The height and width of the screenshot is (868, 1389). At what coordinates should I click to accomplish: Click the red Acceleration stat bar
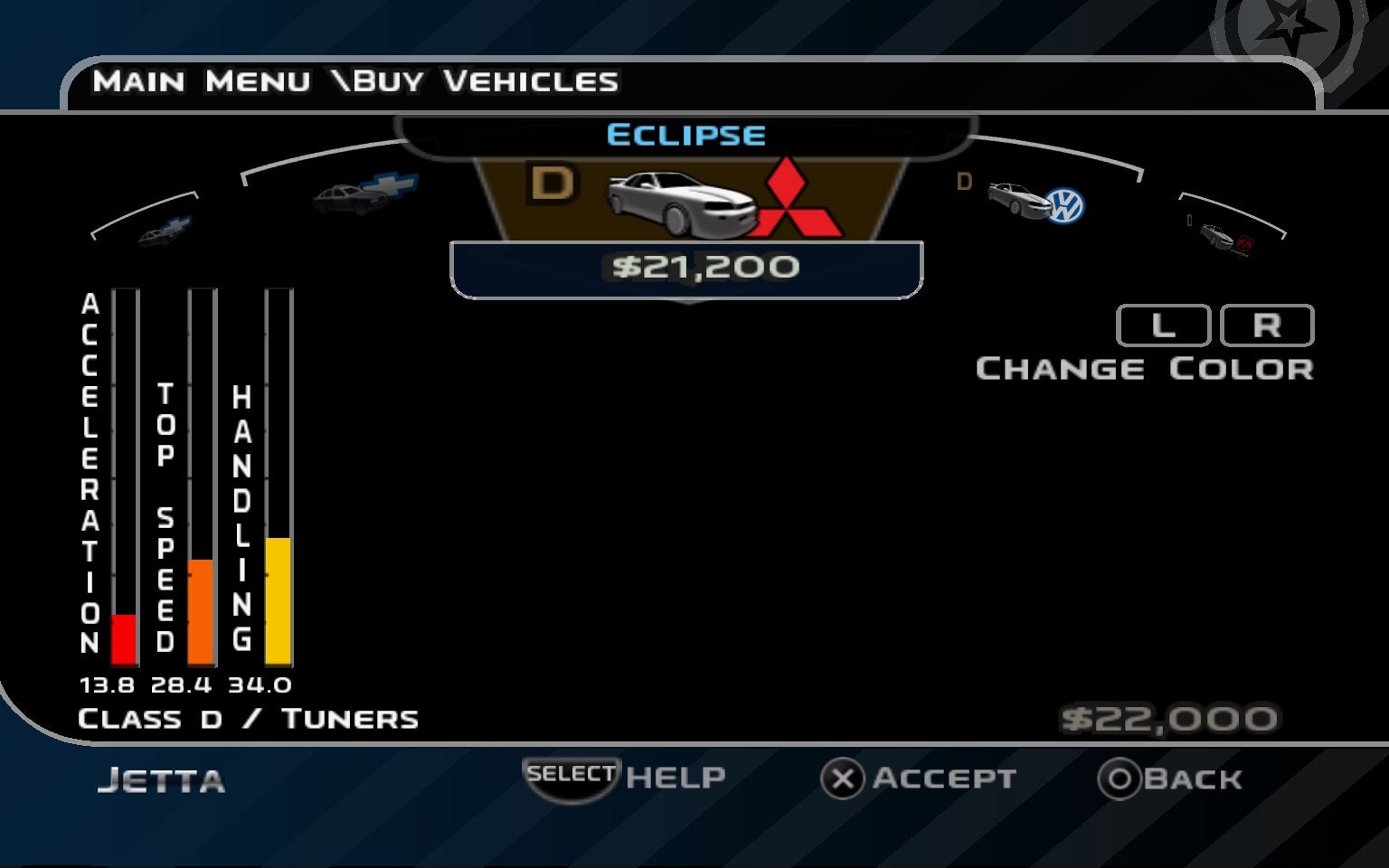click(x=122, y=638)
